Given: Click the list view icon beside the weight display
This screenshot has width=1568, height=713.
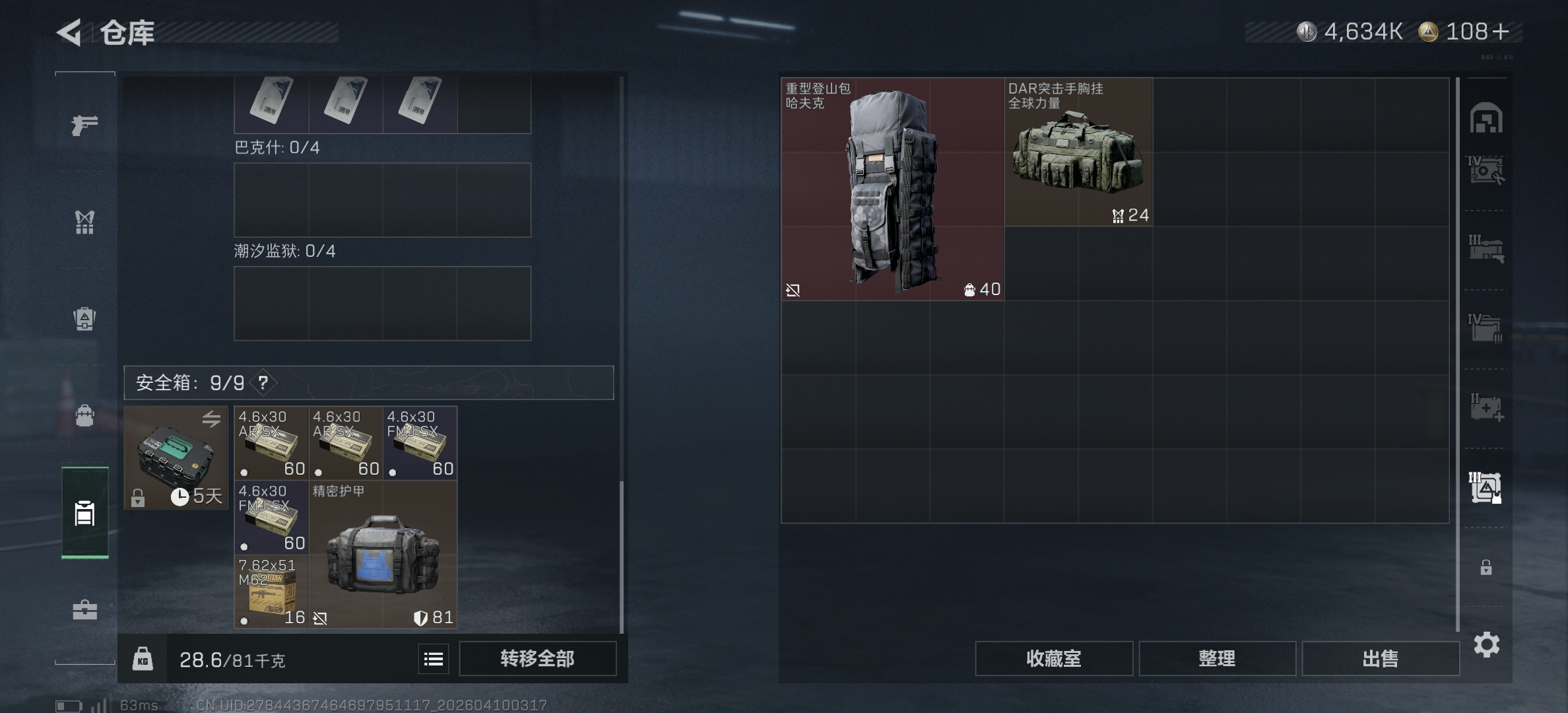Looking at the screenshot, I should pyautogui.click(x=433, y=658).
